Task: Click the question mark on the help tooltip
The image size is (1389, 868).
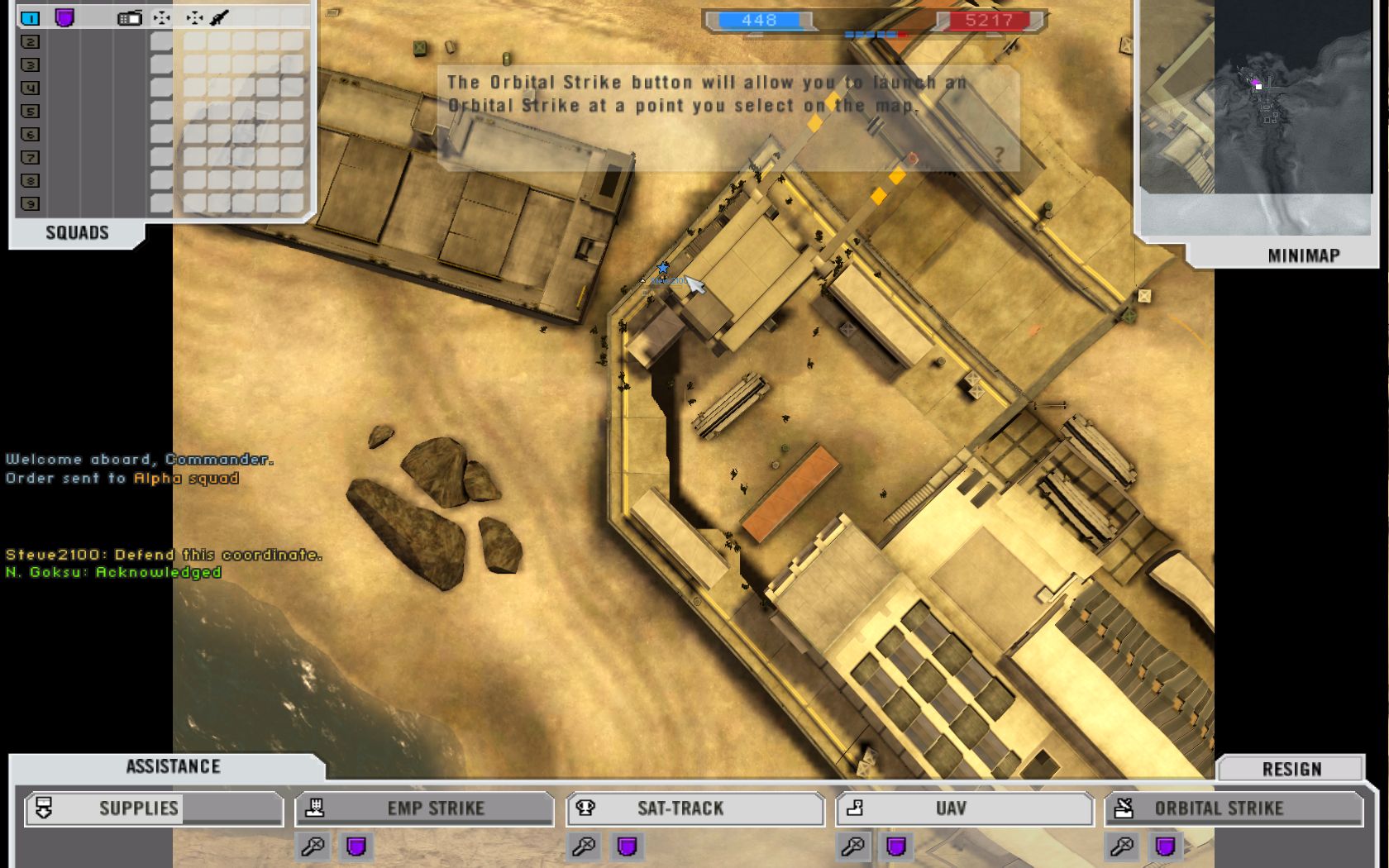Action: point(999,154)
